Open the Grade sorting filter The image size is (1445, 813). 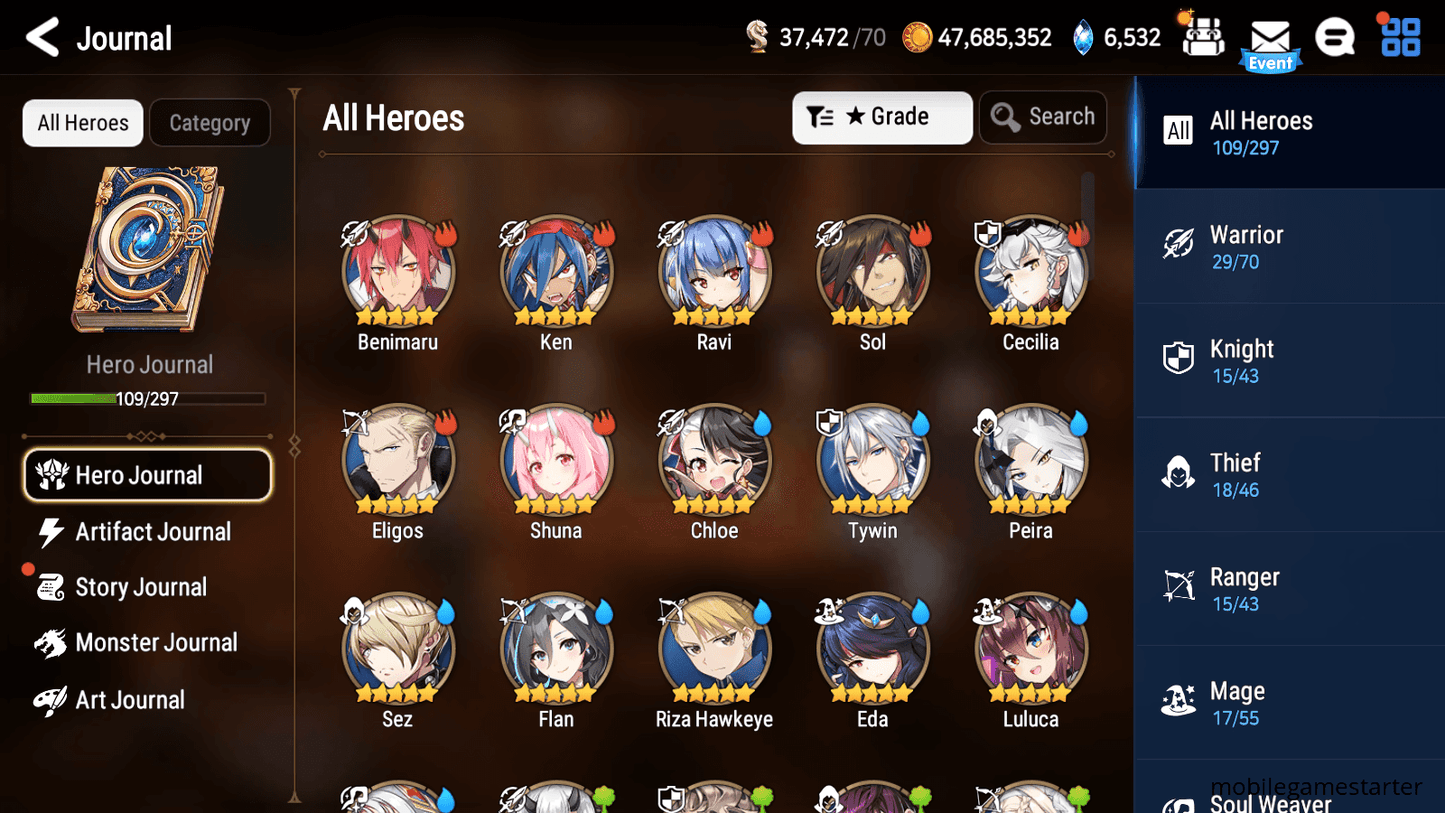882,117
